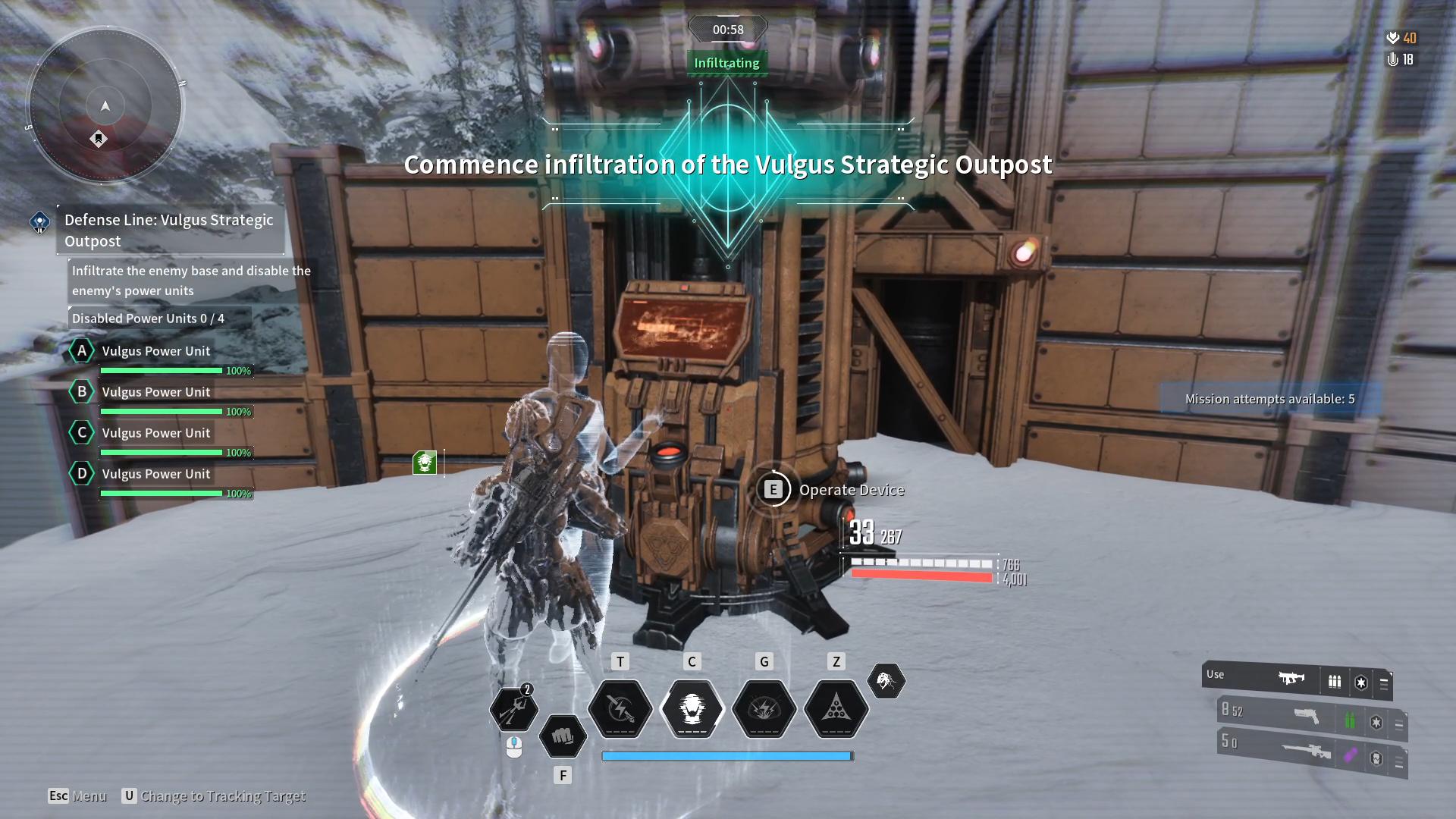This screenshot has height=819, width=1456.
Task: Activate the lightning bolt skill
Action: click(620, 709)
